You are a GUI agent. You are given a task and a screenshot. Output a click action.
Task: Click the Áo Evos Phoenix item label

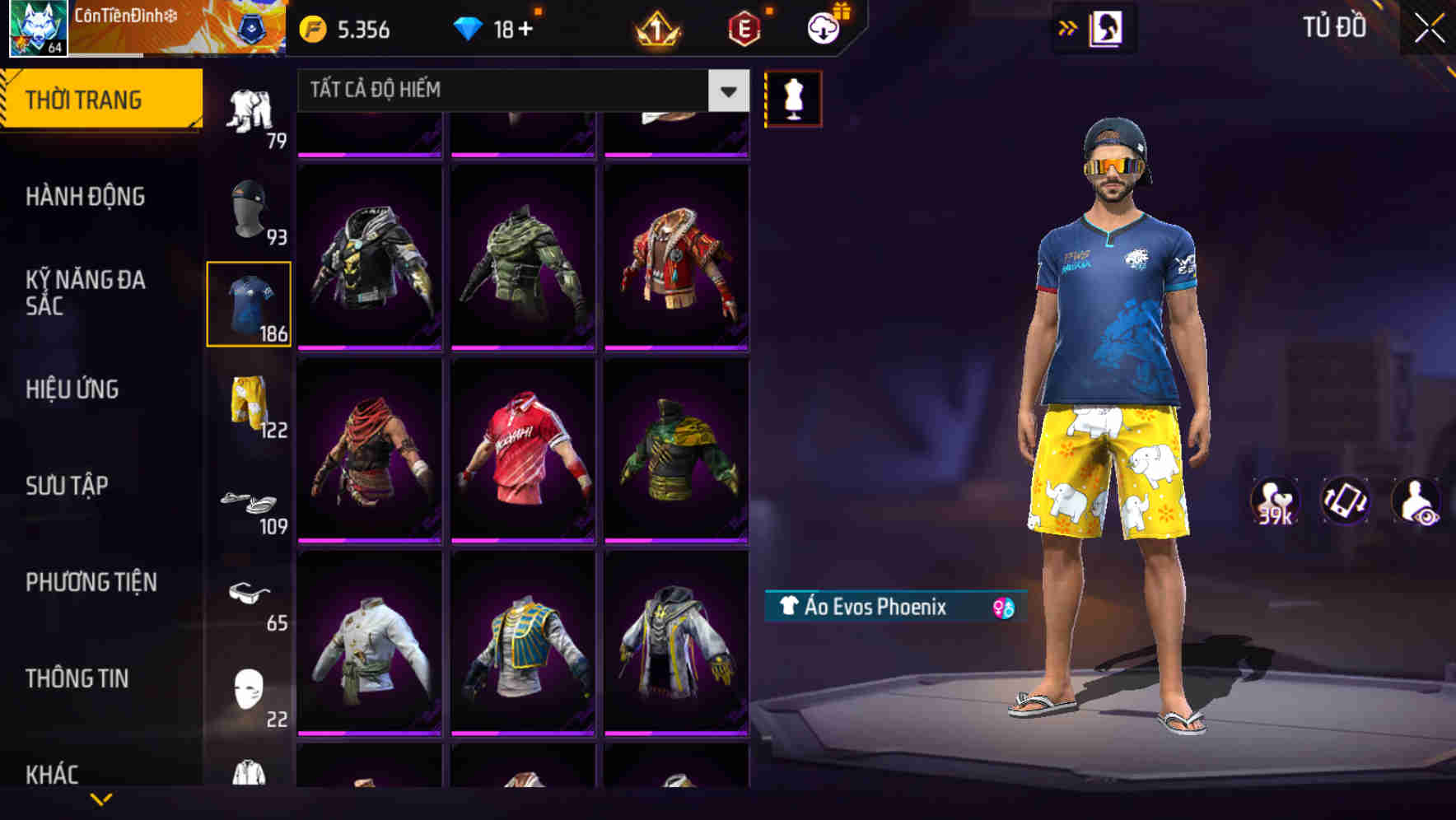click(869, 607)
